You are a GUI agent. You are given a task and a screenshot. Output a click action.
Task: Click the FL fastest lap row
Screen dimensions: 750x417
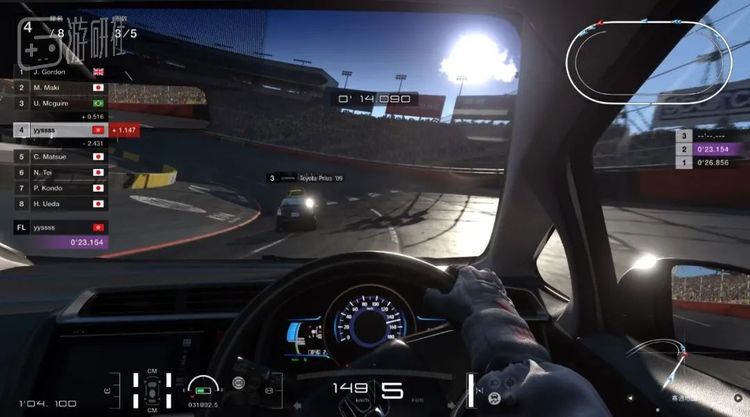tap(60, 227)
